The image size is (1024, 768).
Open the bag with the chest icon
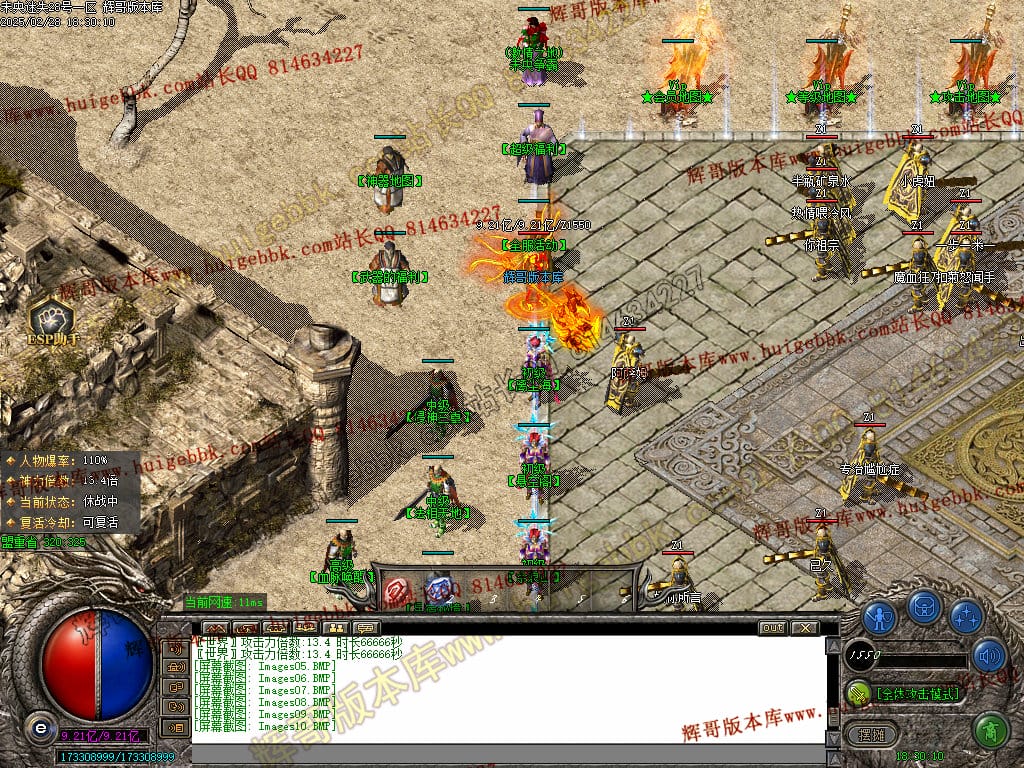click(x=923, y=608)
